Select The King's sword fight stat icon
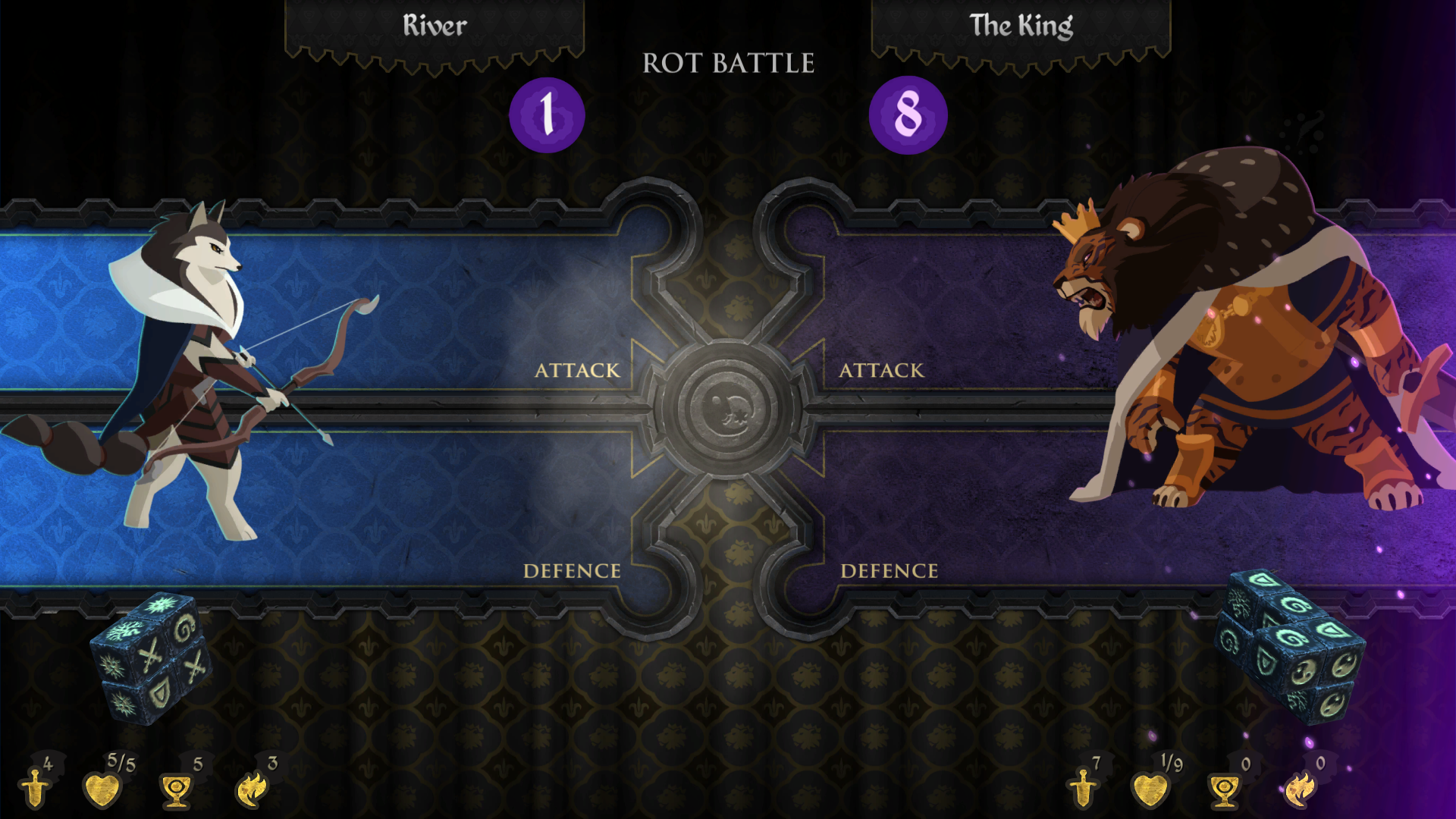 click(1083, 789)
